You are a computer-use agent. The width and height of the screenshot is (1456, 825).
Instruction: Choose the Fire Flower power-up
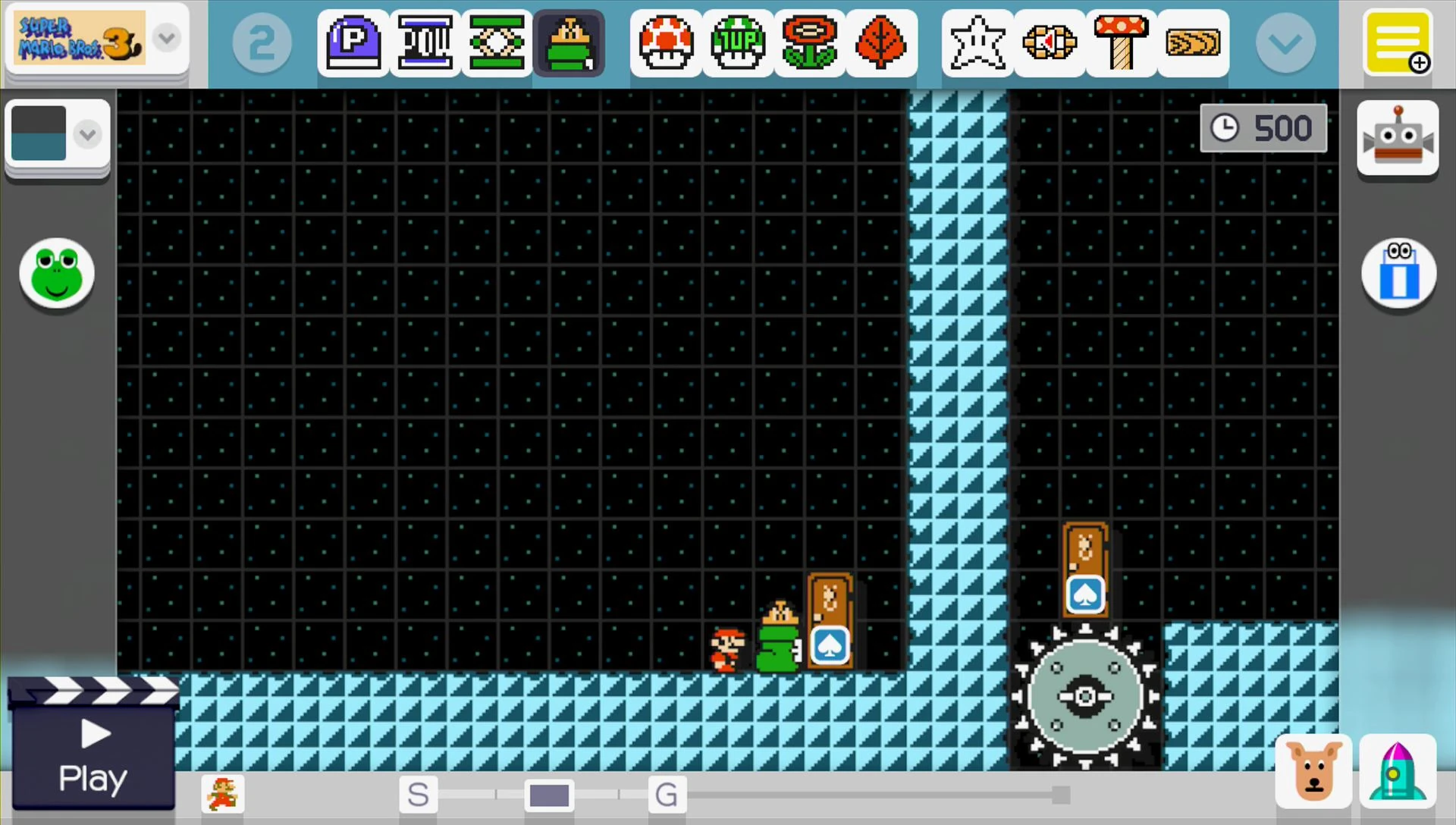(x=808, y=43)
